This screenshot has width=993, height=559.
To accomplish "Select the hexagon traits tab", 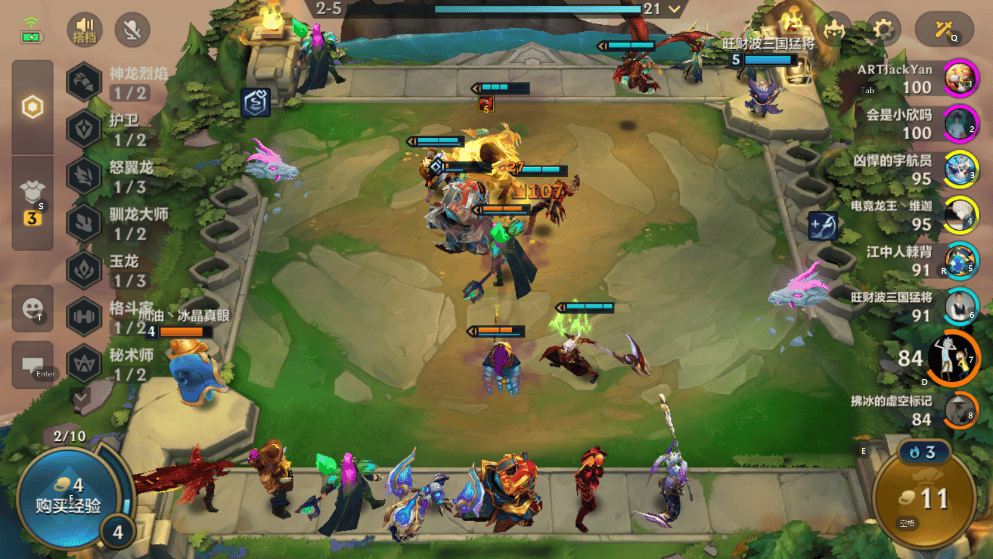I will pos(33,108).
